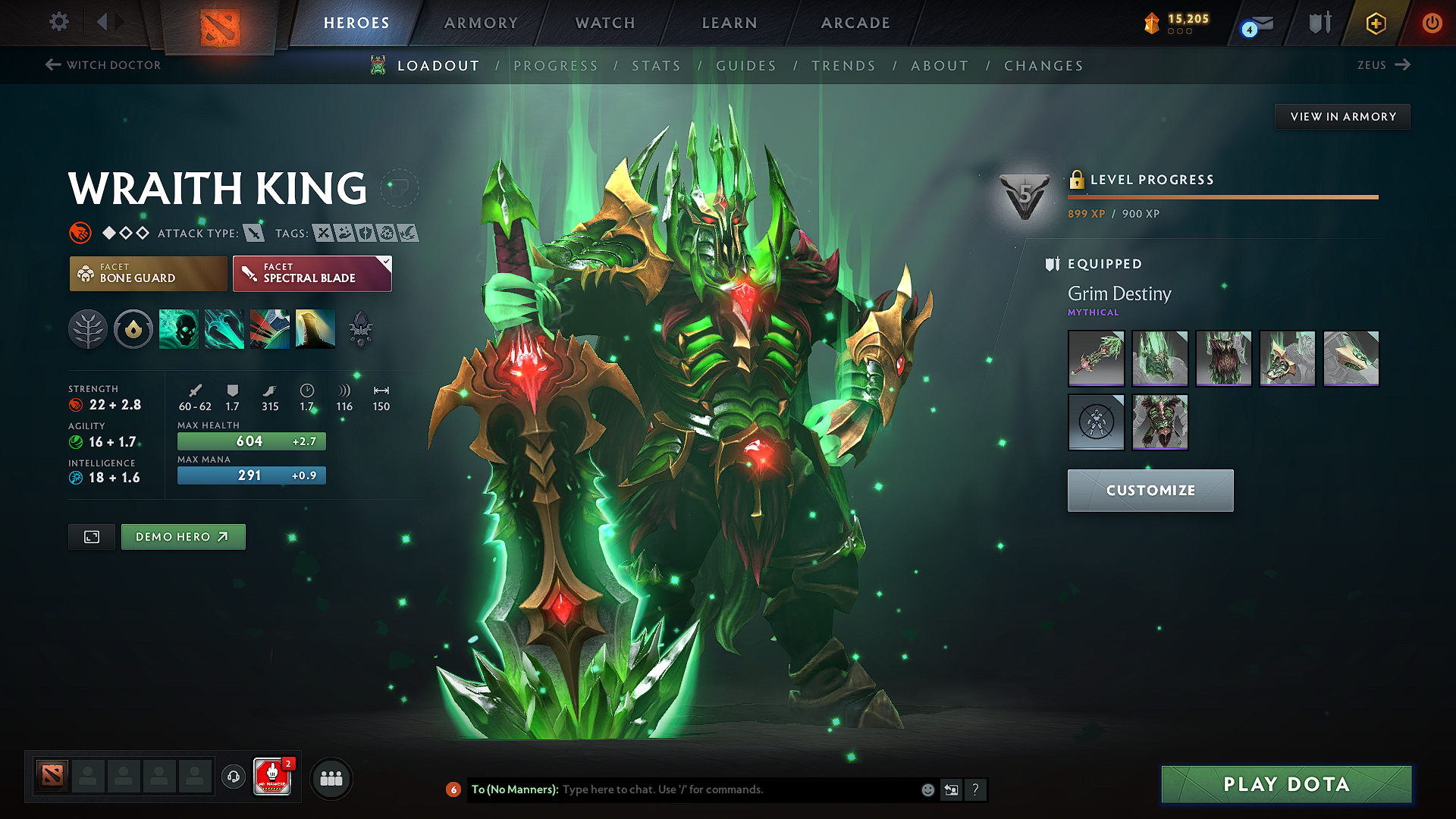Select the Bone Guard facet

tap(147, 273)
